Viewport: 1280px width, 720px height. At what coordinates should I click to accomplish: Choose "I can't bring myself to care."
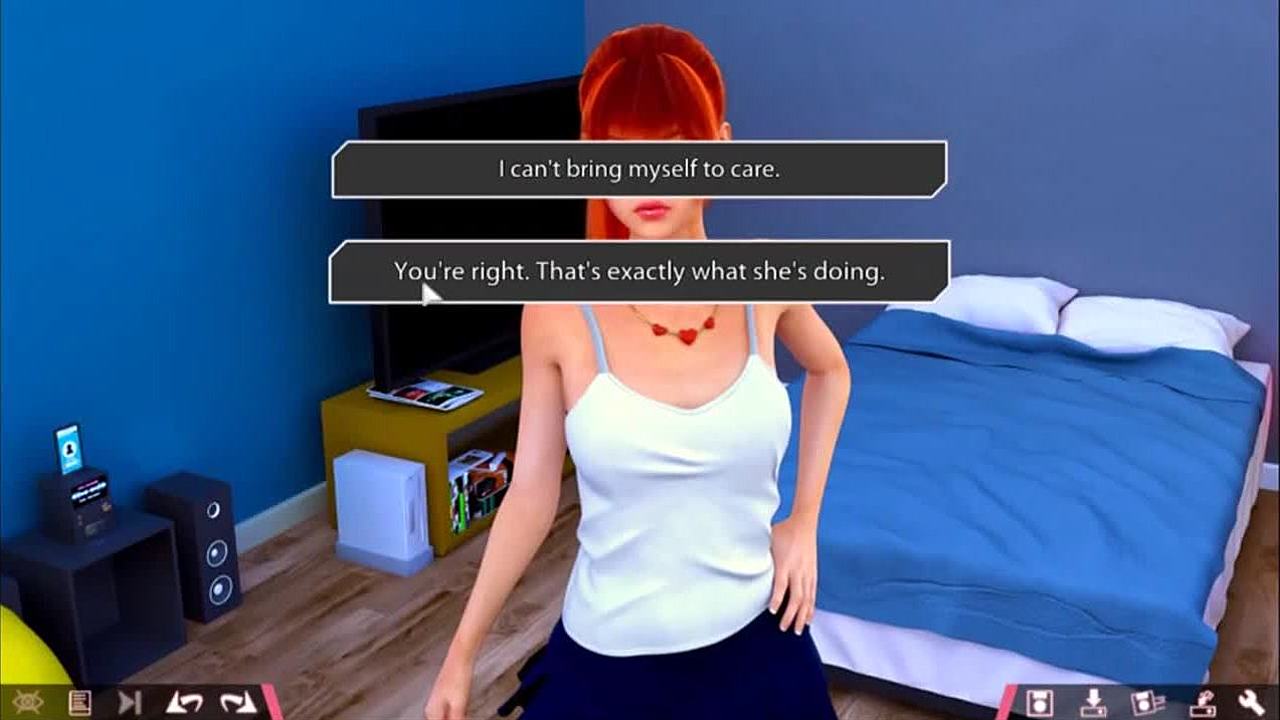[639, 169]
